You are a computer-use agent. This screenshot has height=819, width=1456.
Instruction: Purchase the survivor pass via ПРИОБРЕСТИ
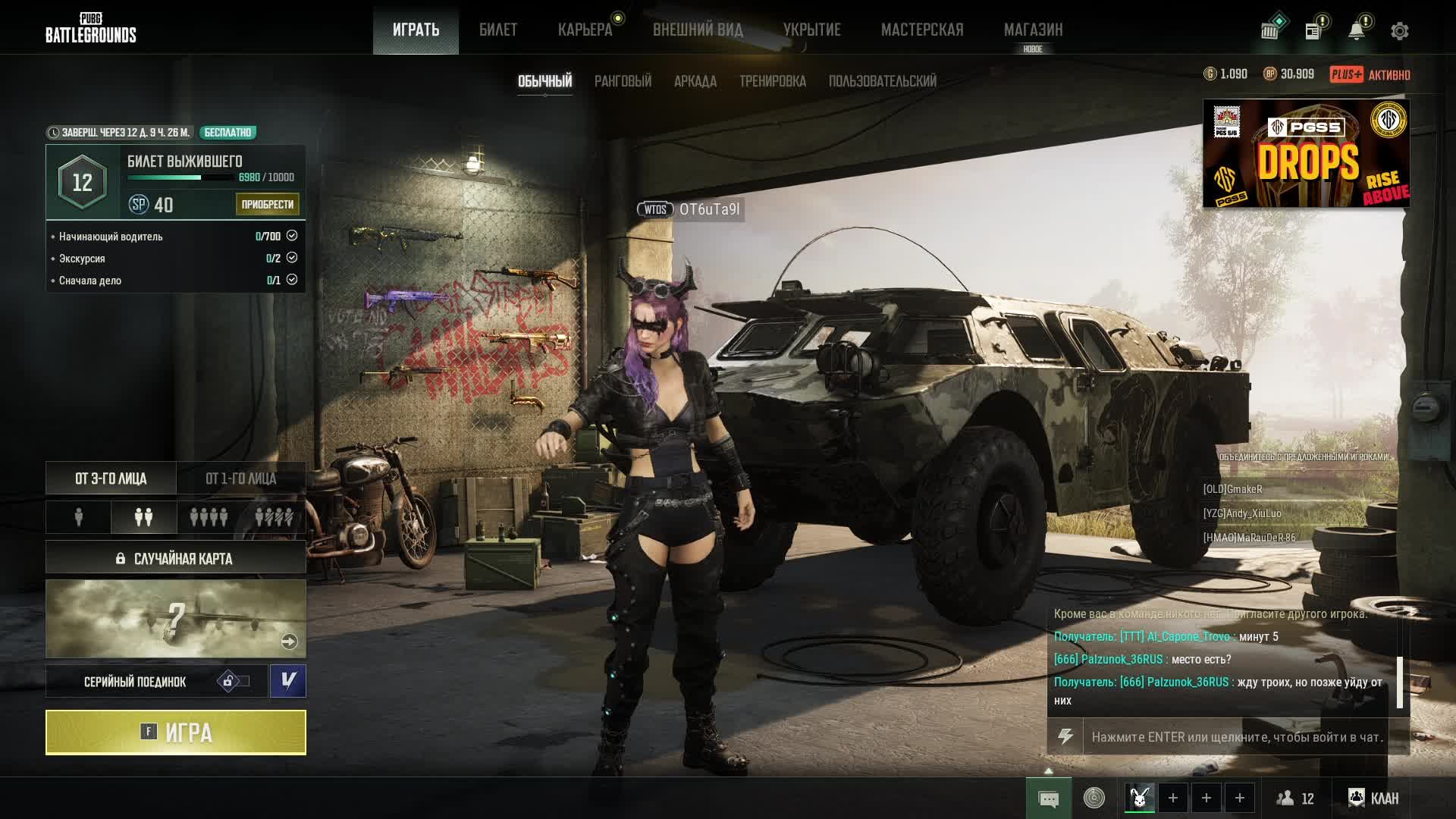click(x=267, y=204)
